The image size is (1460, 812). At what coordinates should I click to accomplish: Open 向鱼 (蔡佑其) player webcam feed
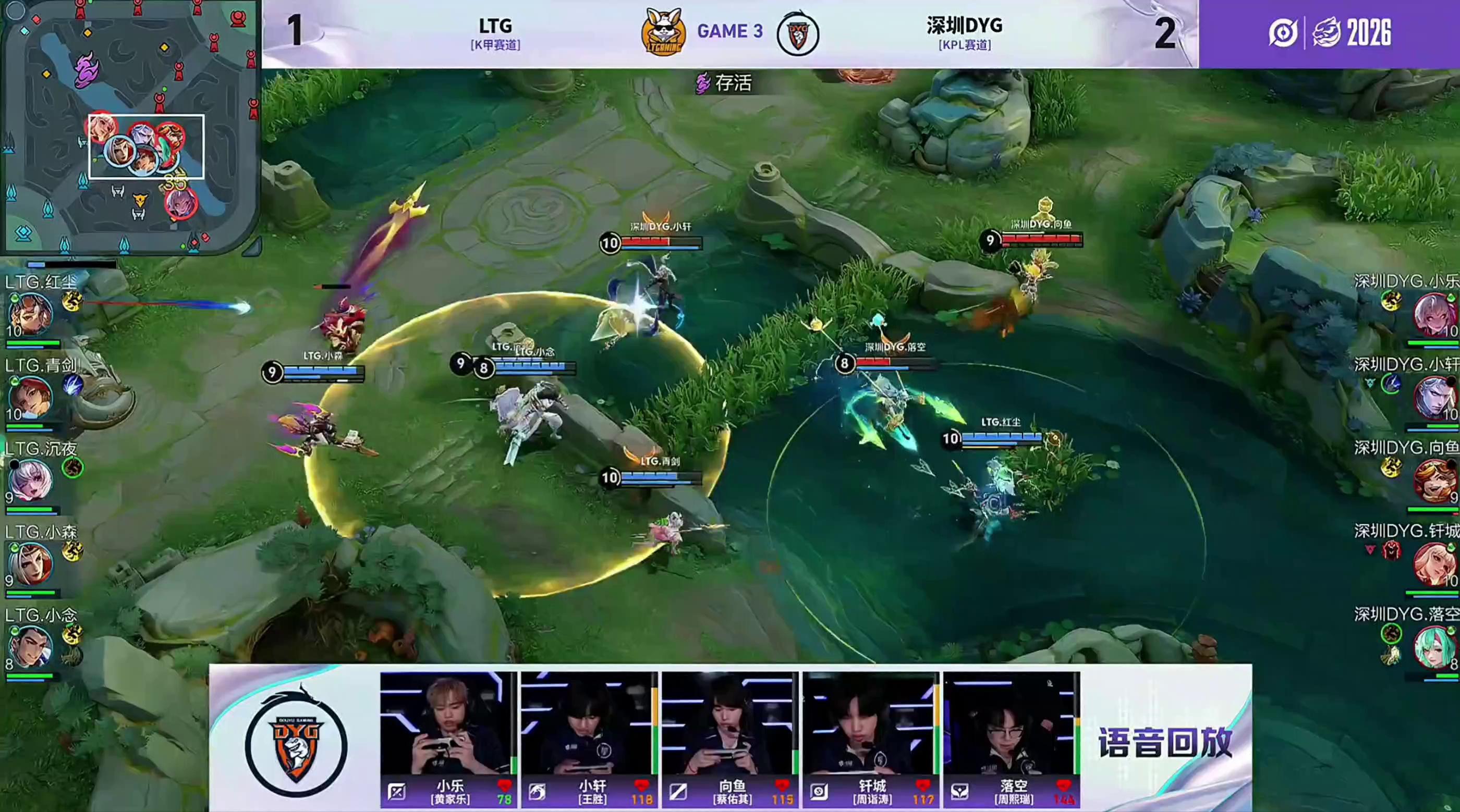pos(729,723)
